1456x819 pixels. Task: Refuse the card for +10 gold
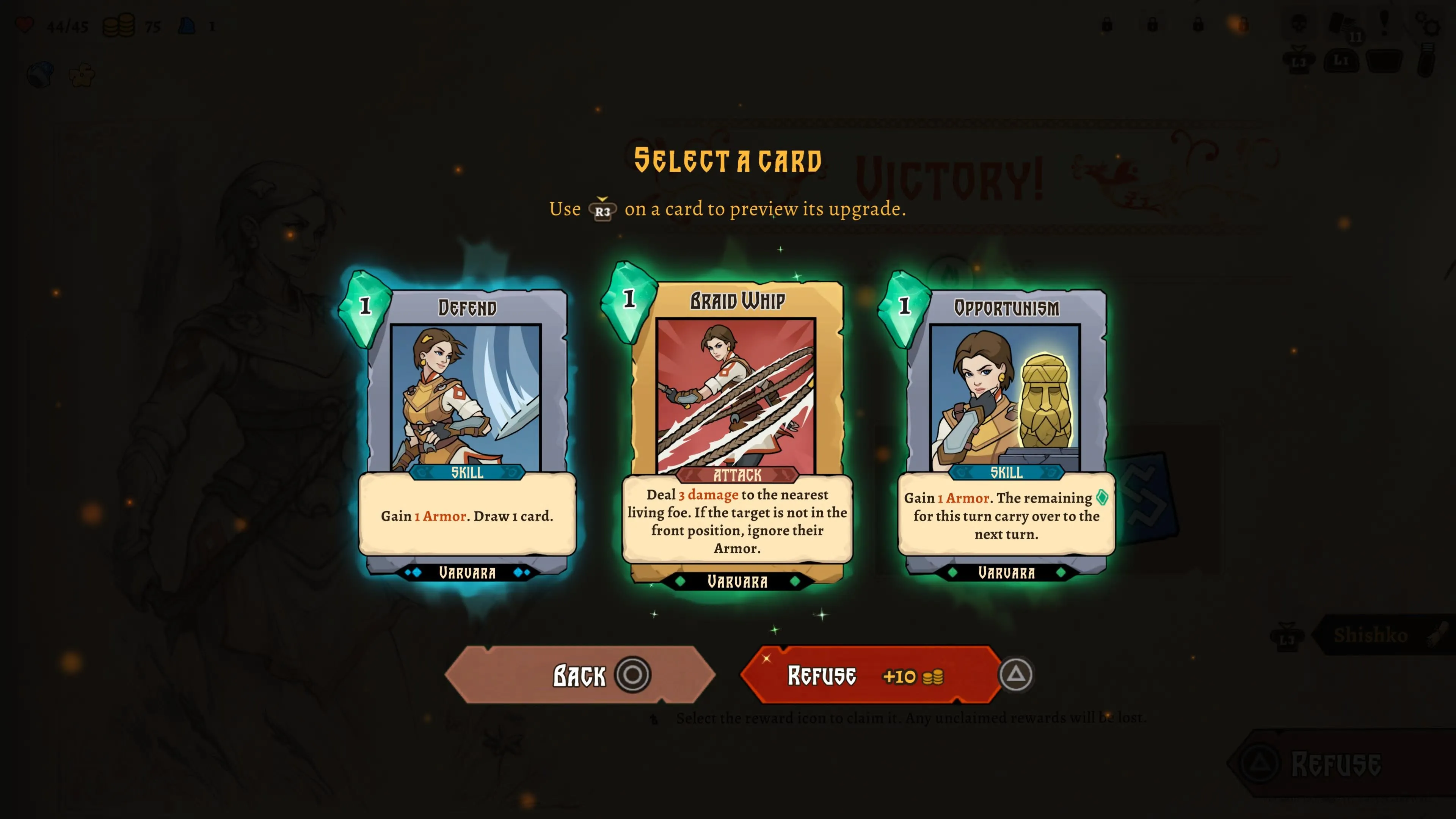(x=871, y=675)
